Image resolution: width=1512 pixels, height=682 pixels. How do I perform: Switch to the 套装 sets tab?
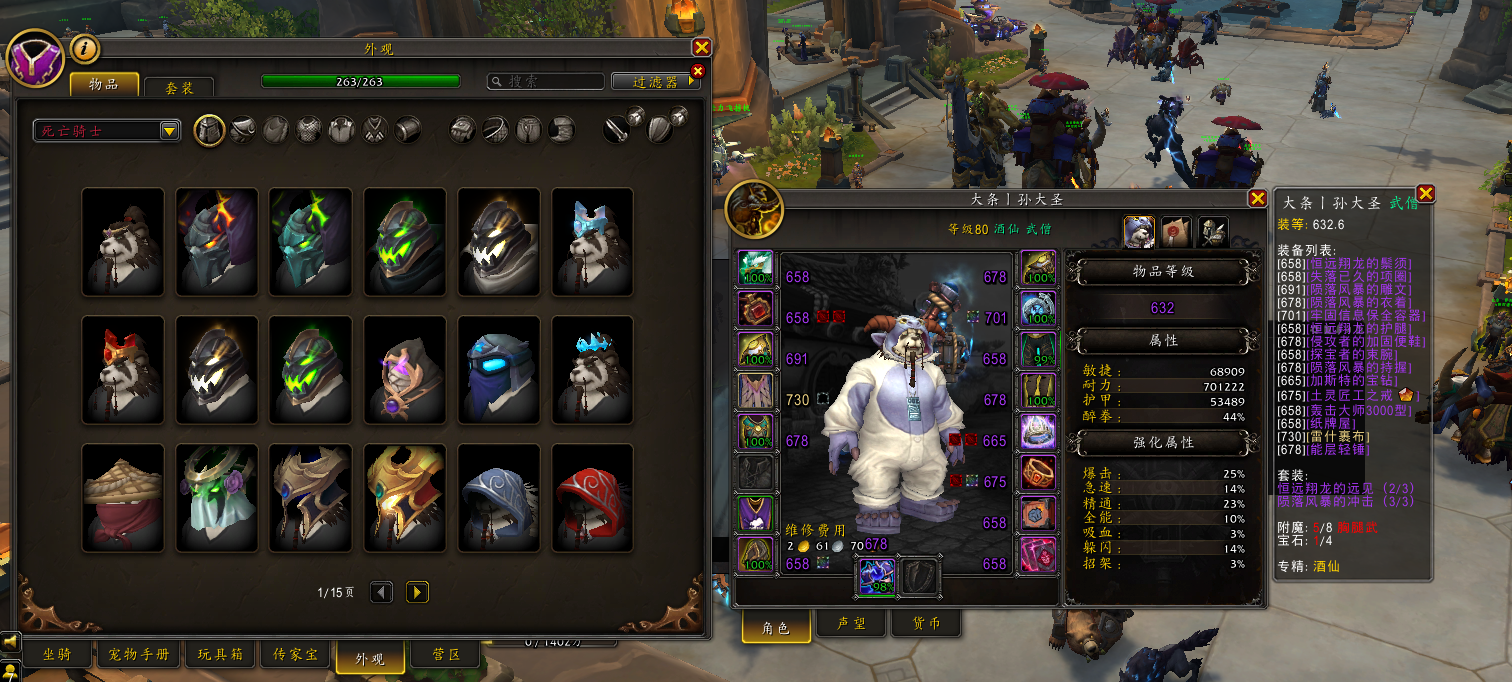179,87
